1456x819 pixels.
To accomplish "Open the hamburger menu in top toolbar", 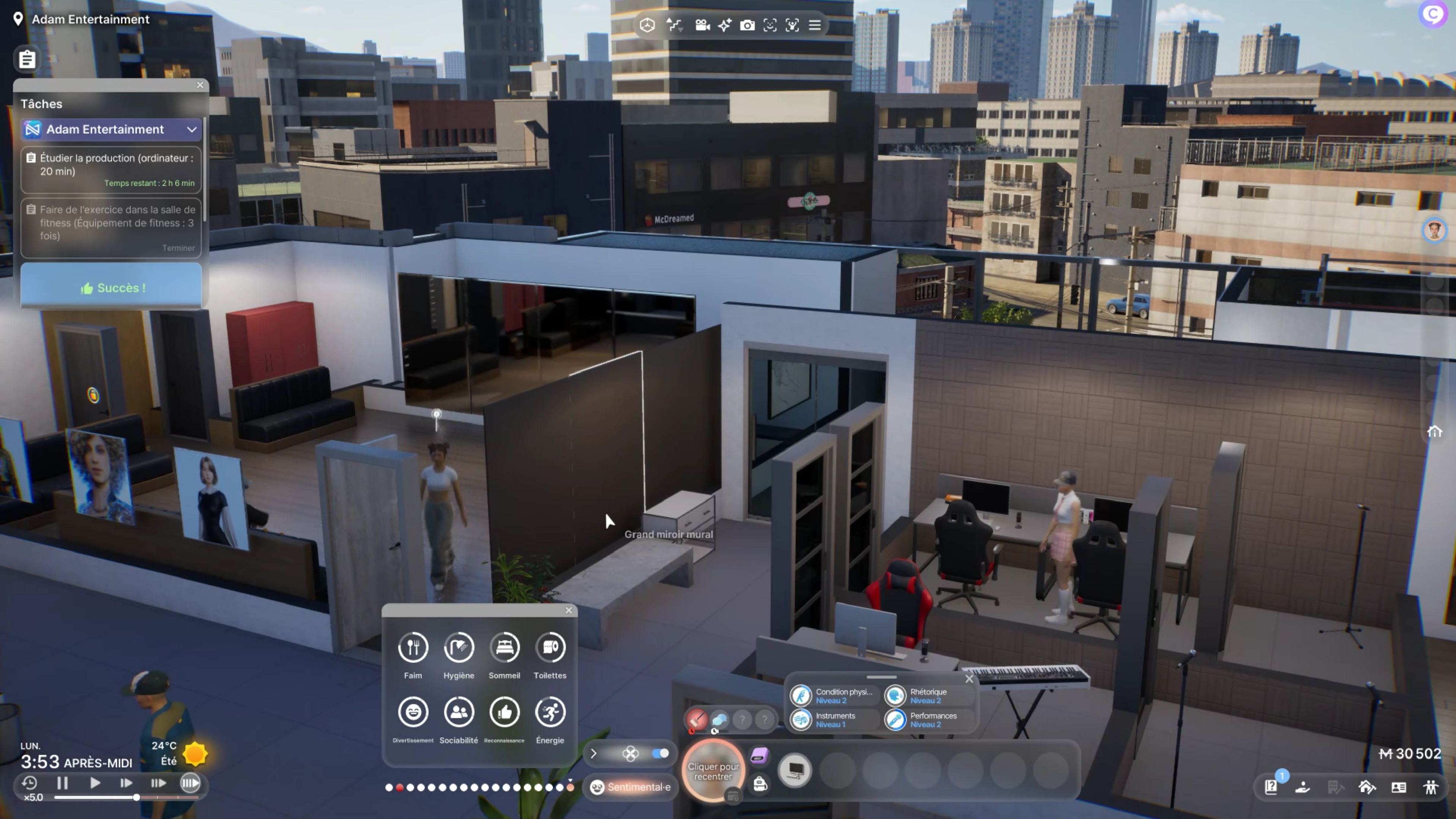I will click(815, 25).
